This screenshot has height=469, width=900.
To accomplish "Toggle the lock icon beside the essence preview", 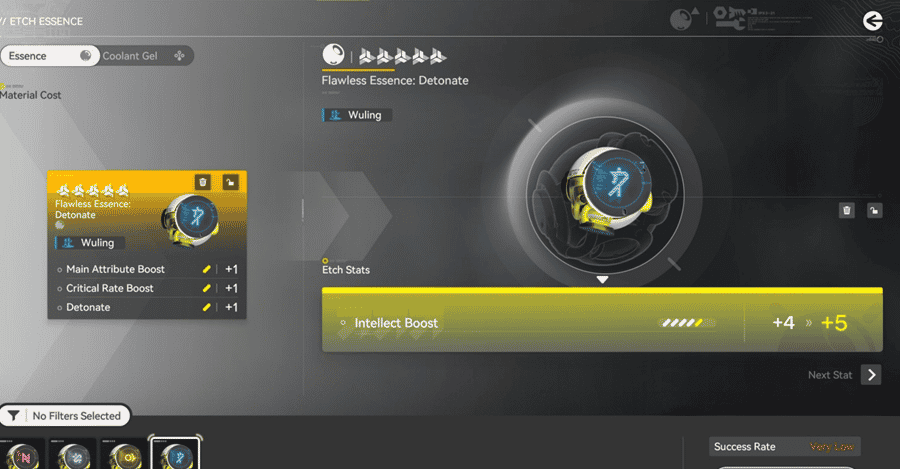I will (873, 210).
